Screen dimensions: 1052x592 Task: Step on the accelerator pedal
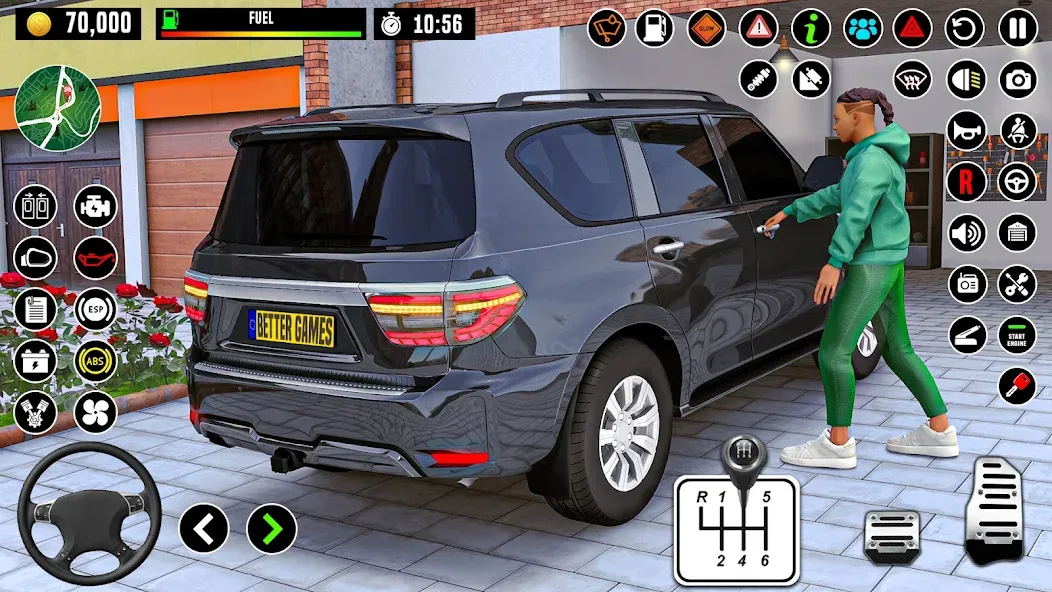995,511
